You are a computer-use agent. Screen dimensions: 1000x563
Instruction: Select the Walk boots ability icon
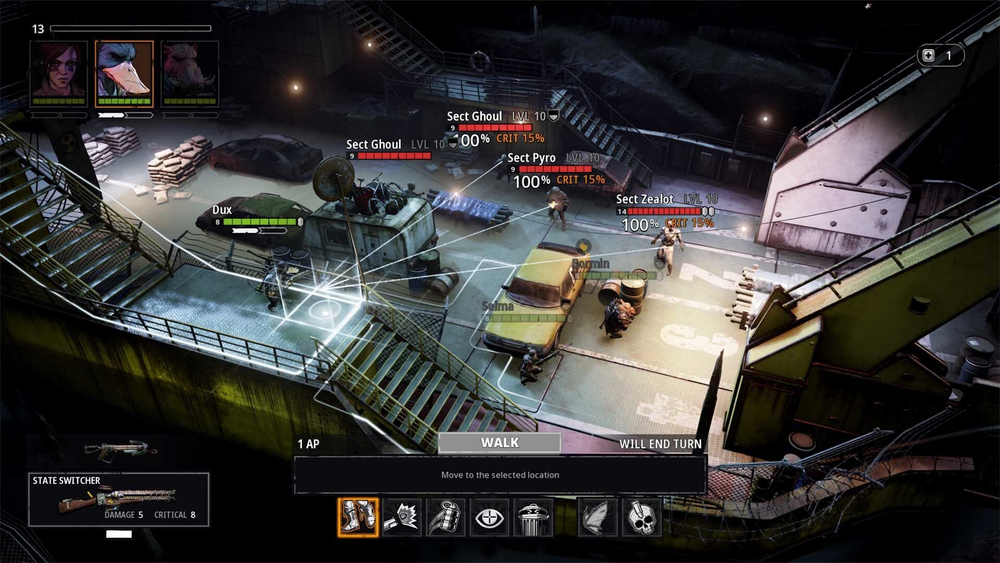pos(358,517)
